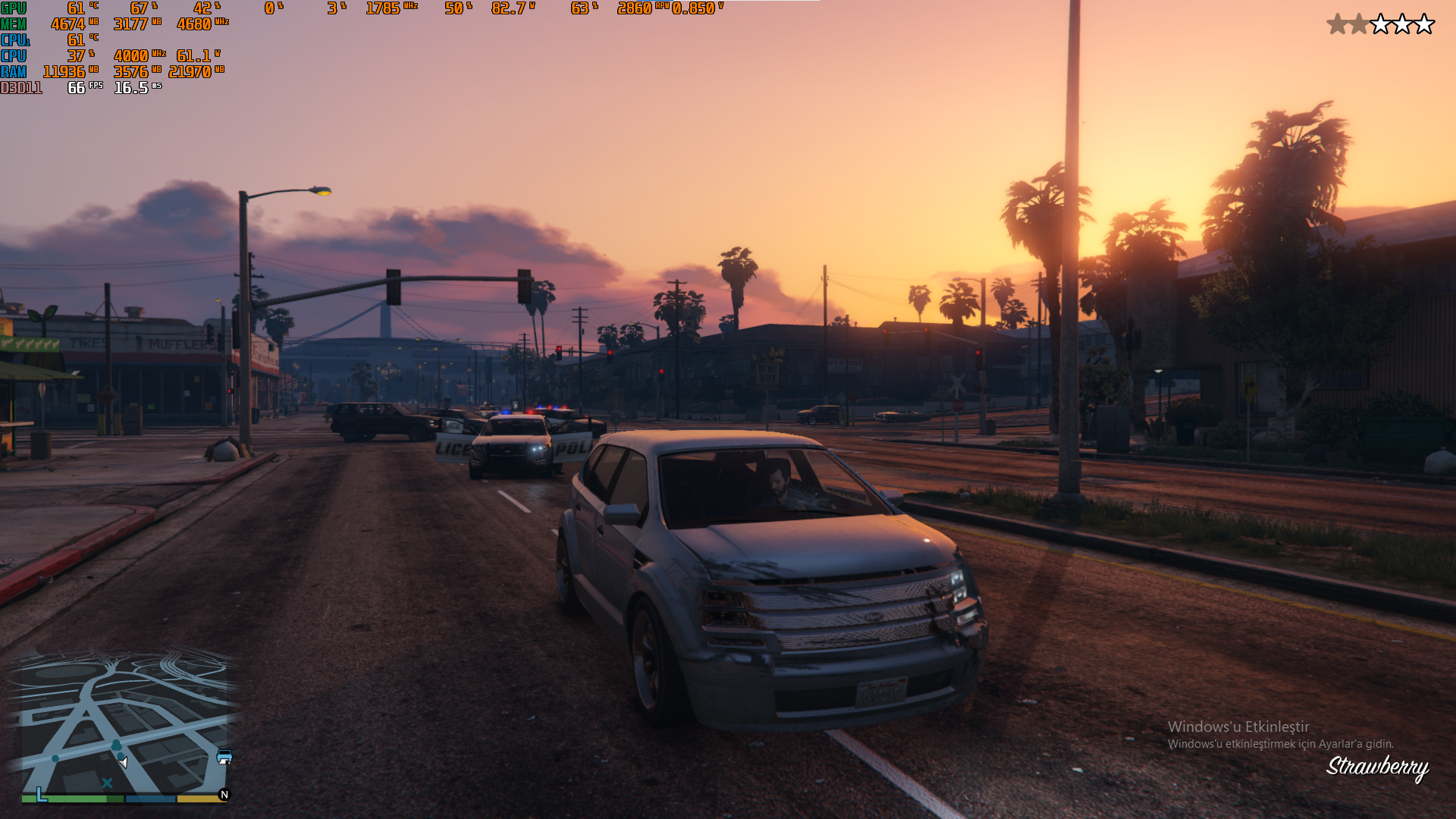Select the blue car blip on minimap
1456x819 pixels.
[224, 757]
